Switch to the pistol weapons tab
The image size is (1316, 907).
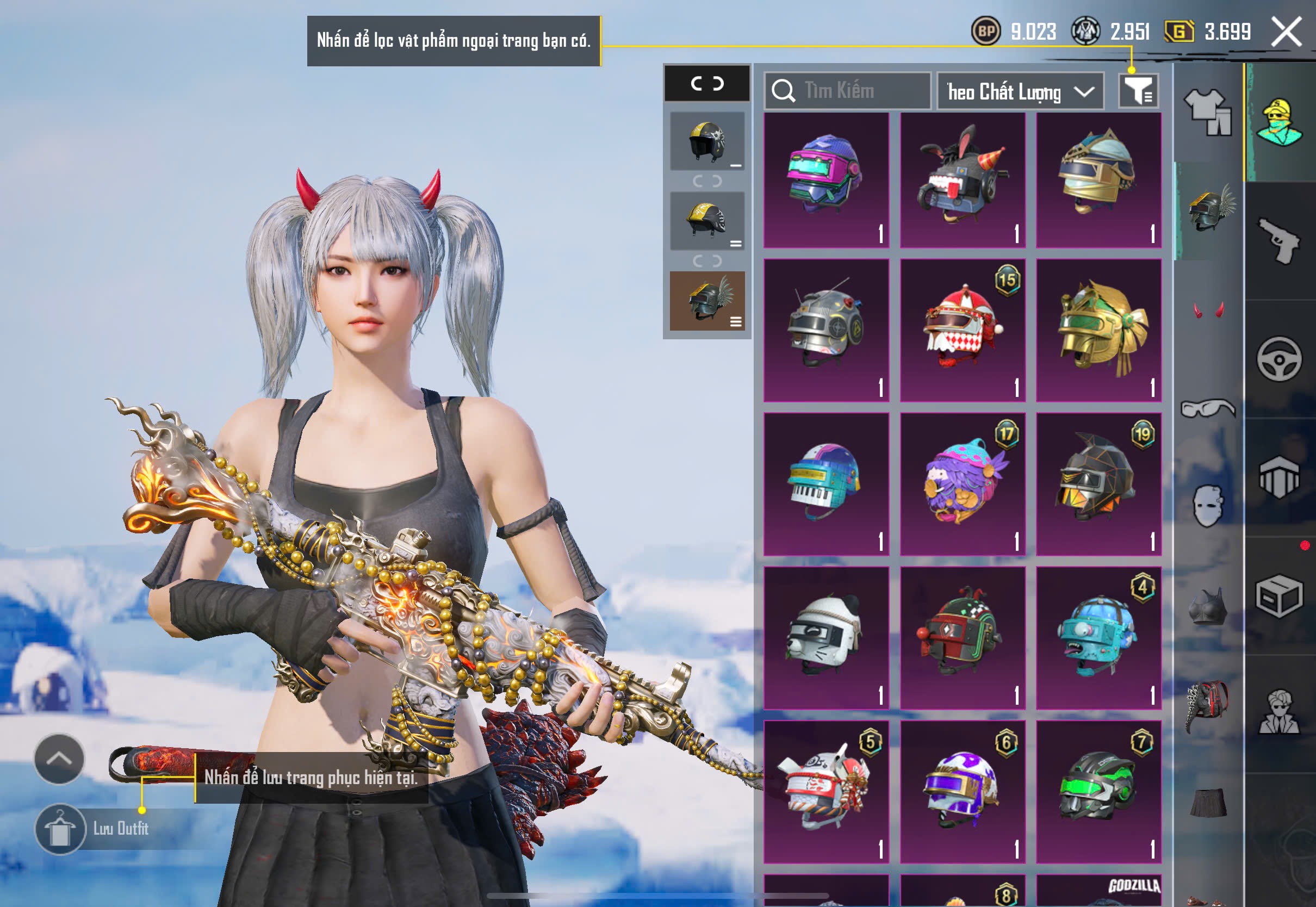[1280, 241]
